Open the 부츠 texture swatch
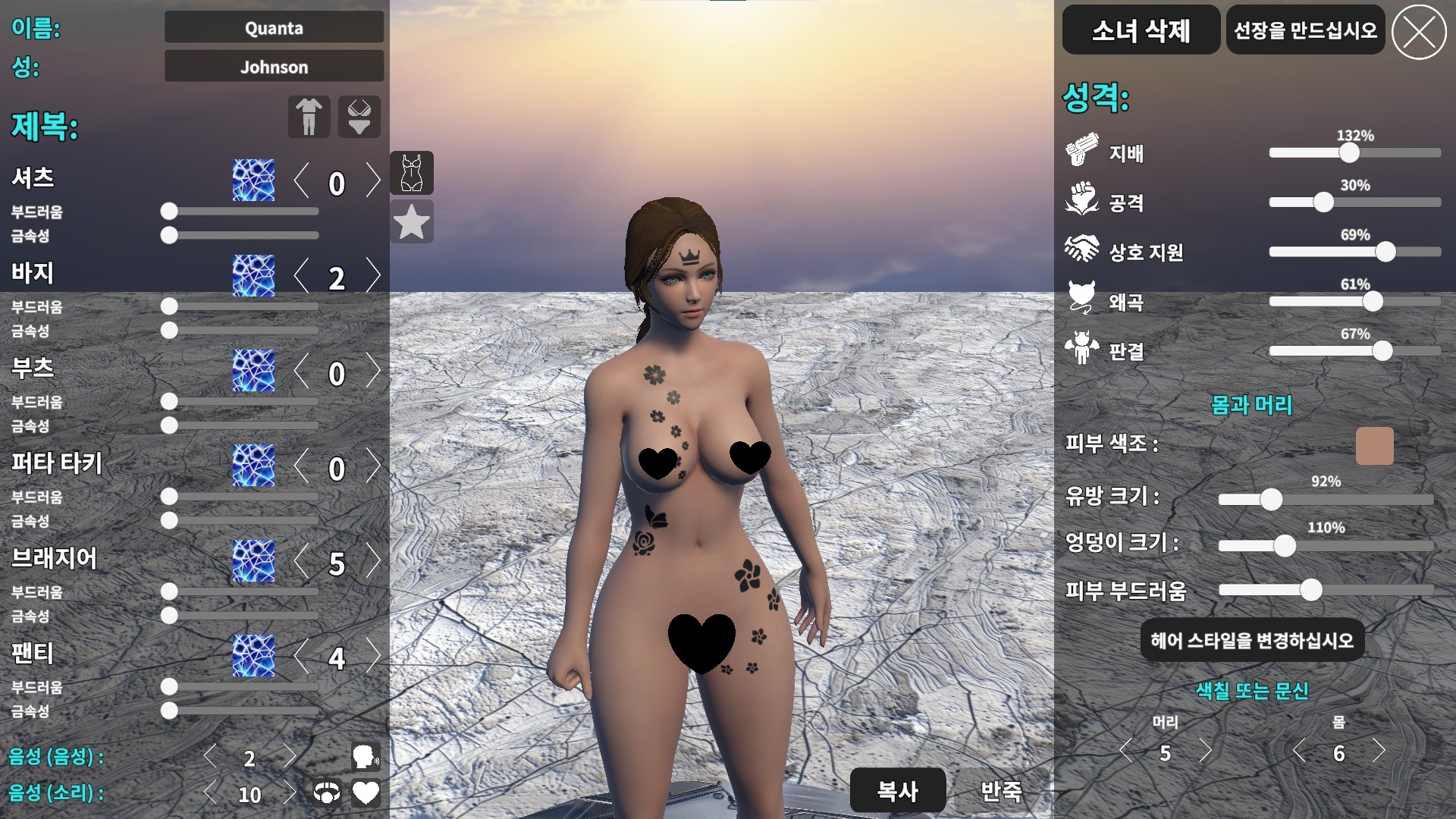1456x819 pixels. point(253,371)
